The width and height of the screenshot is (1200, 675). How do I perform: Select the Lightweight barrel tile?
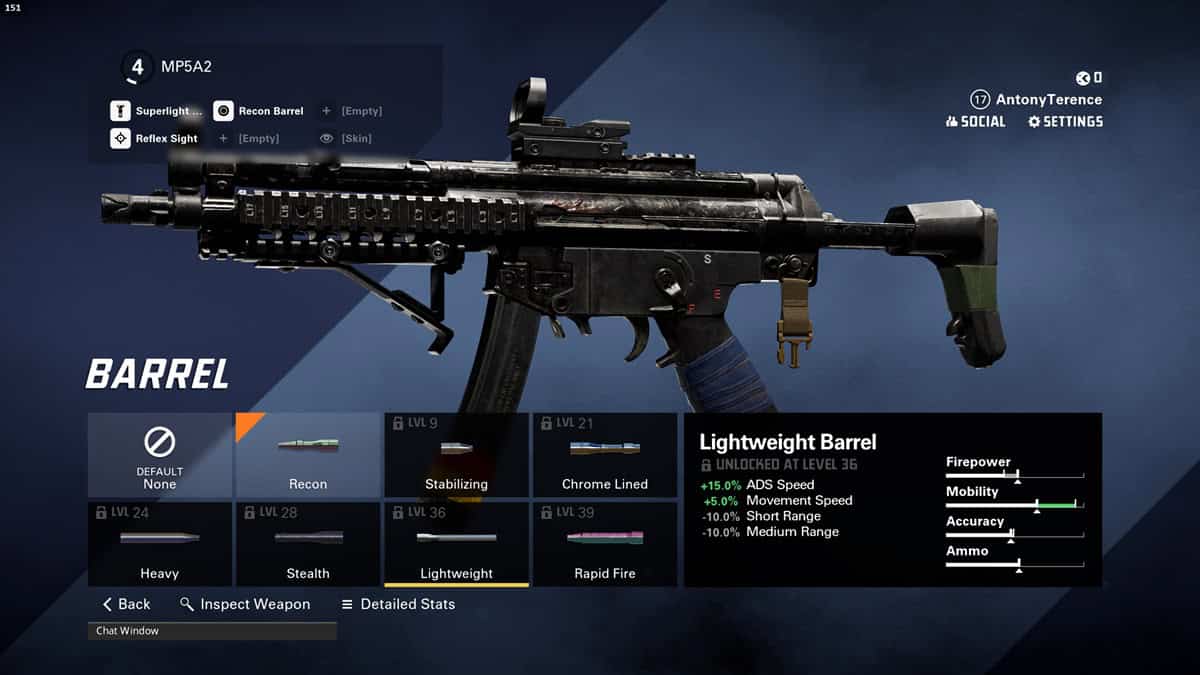(456, 544)
